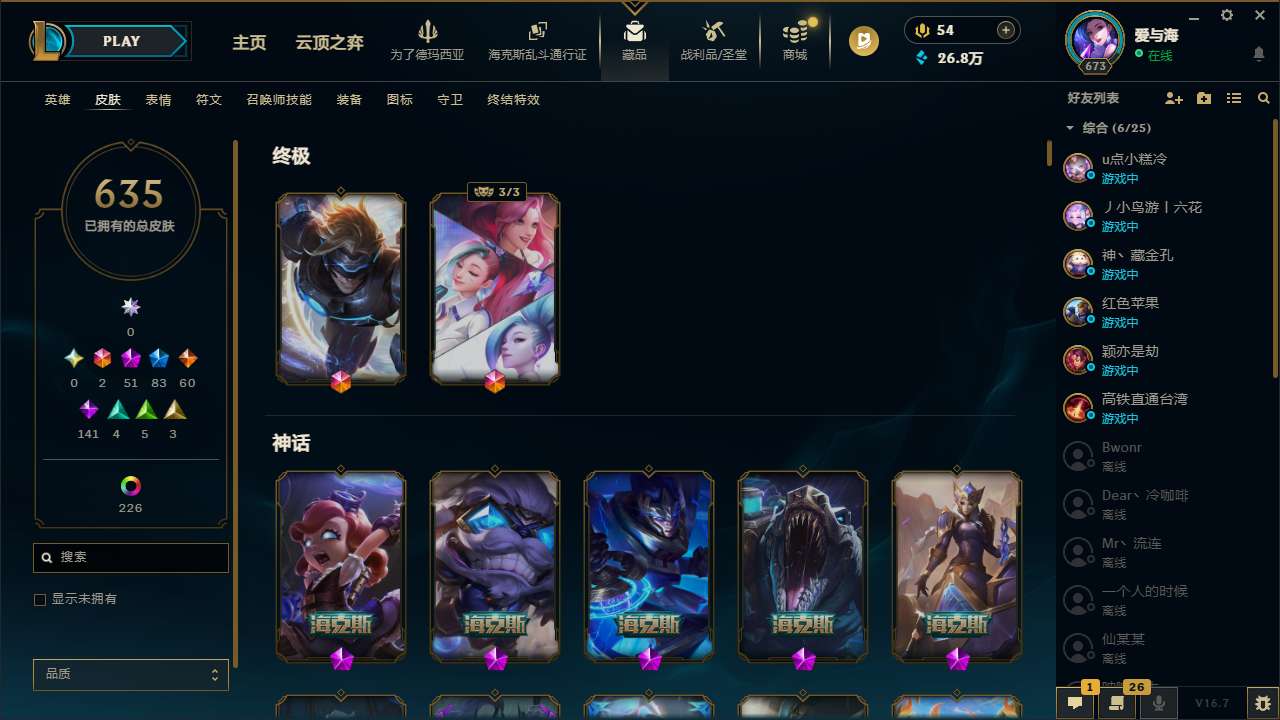Switch to the 英雄 tab
Viewport: 1280px width, 720px height.
click(57, 100)
